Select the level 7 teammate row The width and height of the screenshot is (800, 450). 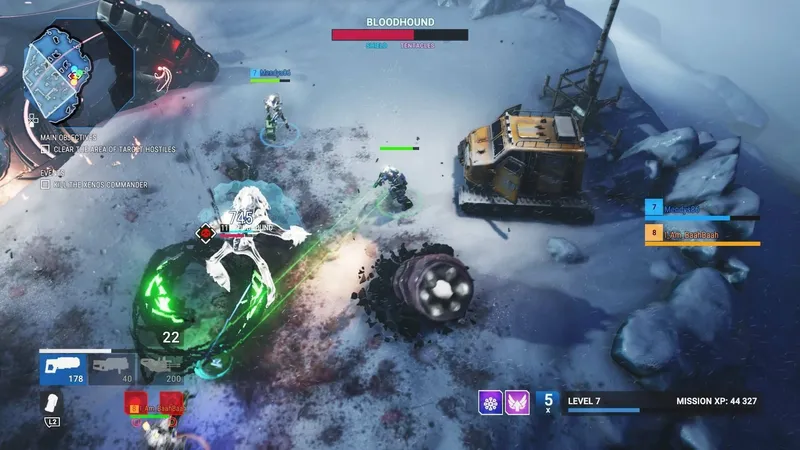(x=702, y=209)
